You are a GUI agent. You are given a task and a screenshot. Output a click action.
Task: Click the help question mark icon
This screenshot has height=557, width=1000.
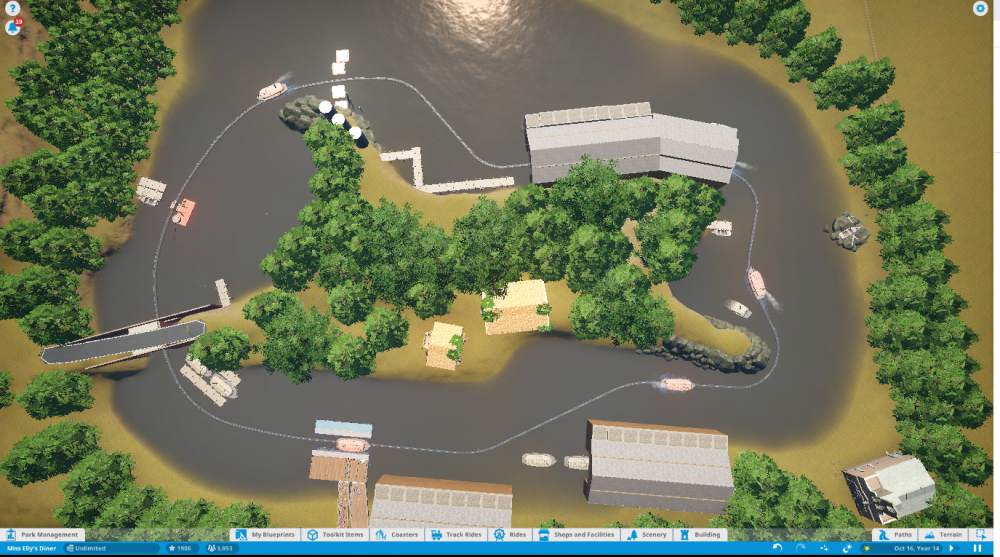tap(13, 8)
